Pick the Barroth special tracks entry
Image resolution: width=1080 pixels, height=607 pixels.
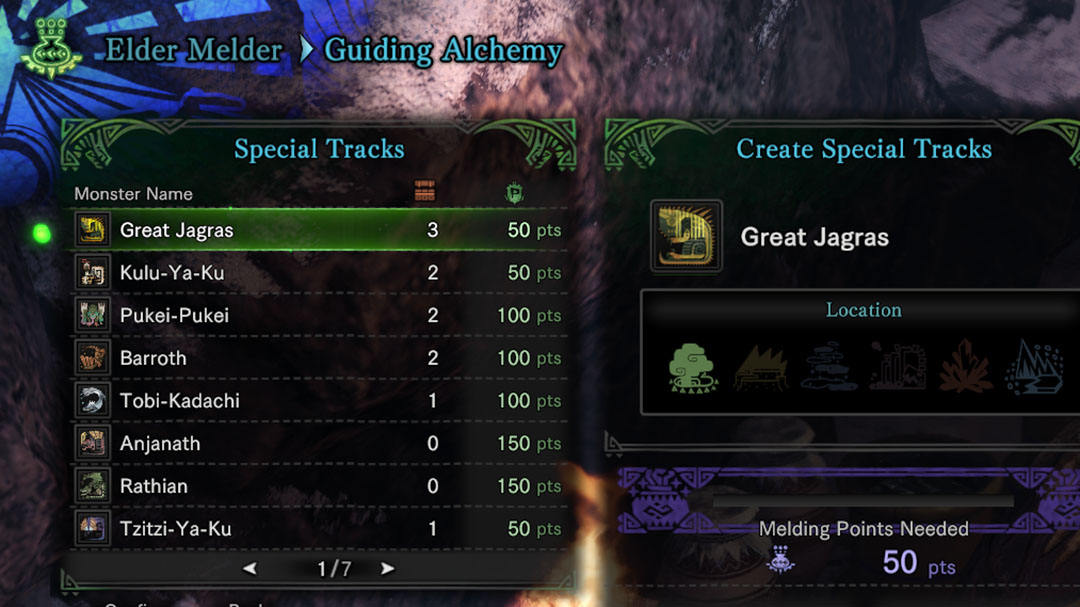[320, 358]
